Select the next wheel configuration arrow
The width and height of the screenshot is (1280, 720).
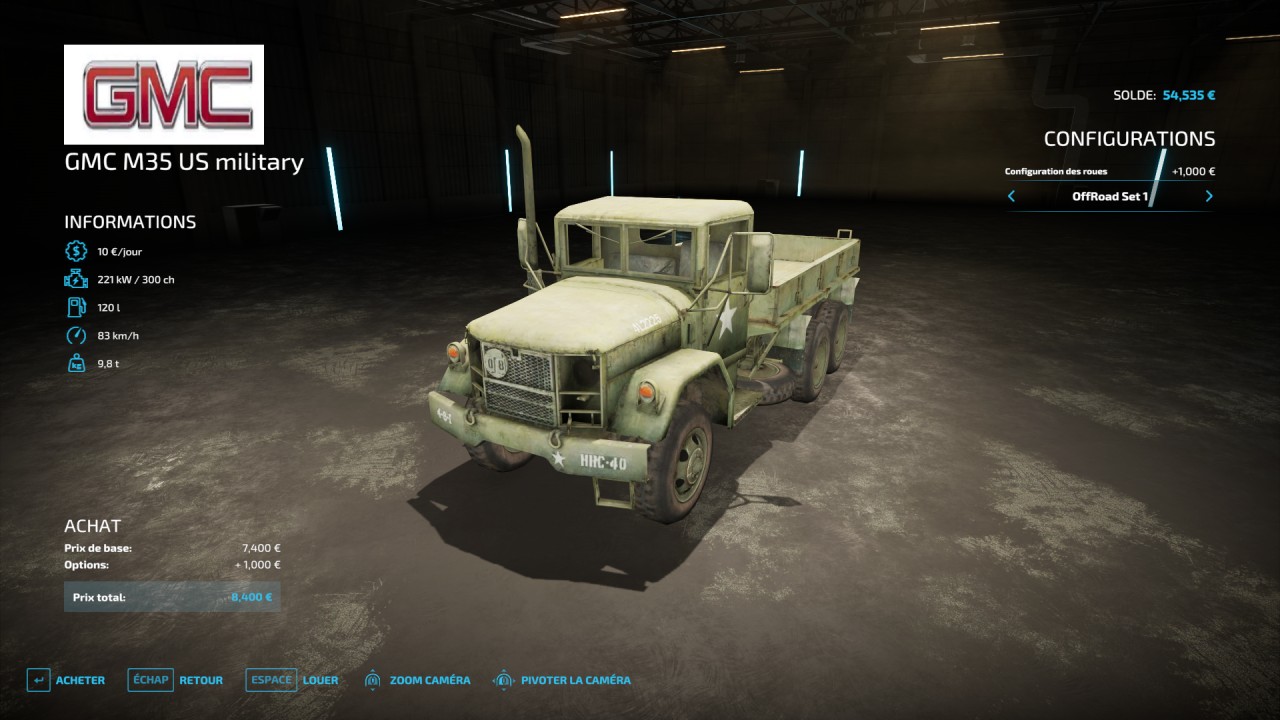[1208, 197]
